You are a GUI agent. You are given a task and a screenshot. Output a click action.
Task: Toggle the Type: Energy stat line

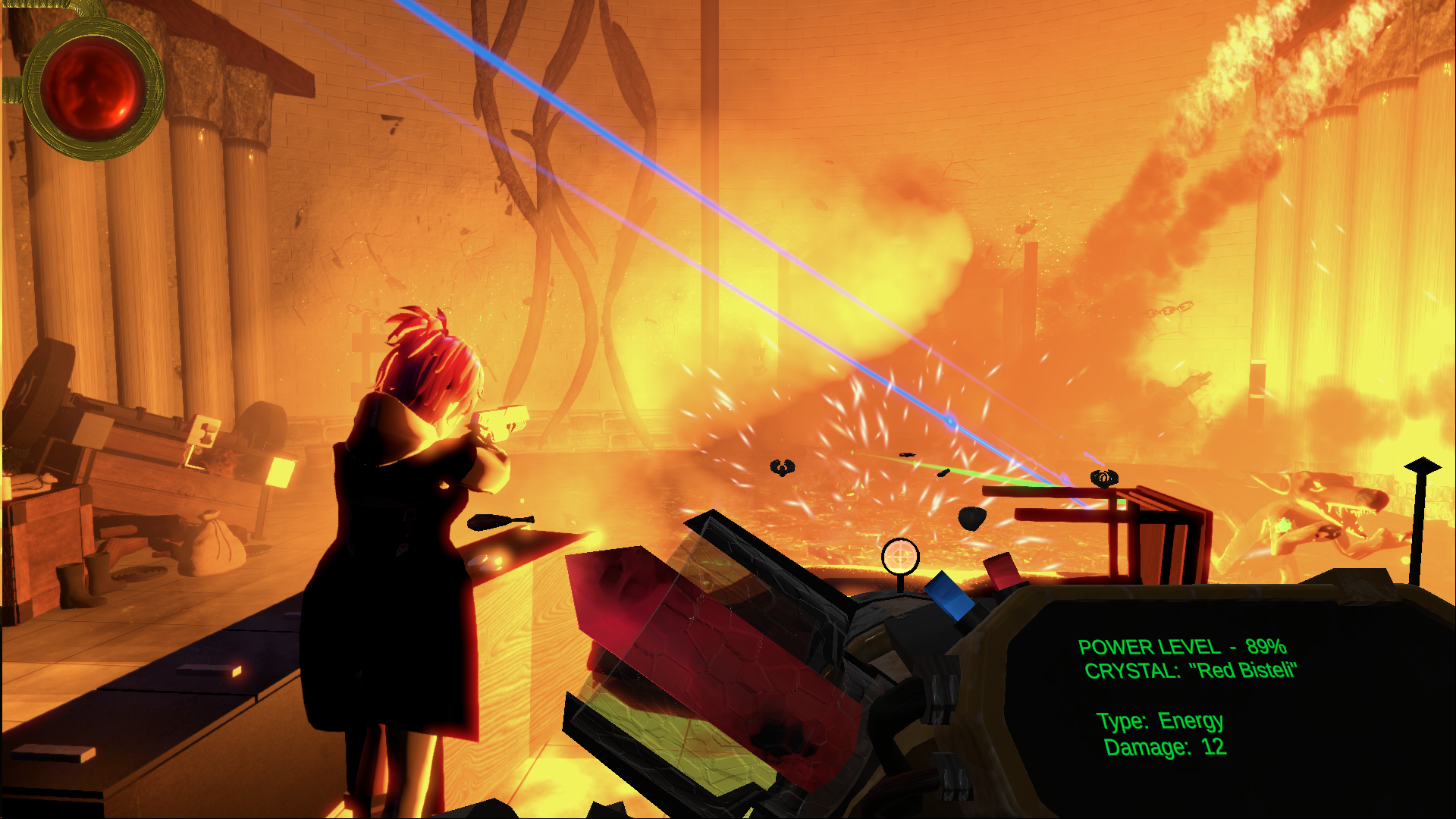pyautogui.click(x=1160, y=721)
